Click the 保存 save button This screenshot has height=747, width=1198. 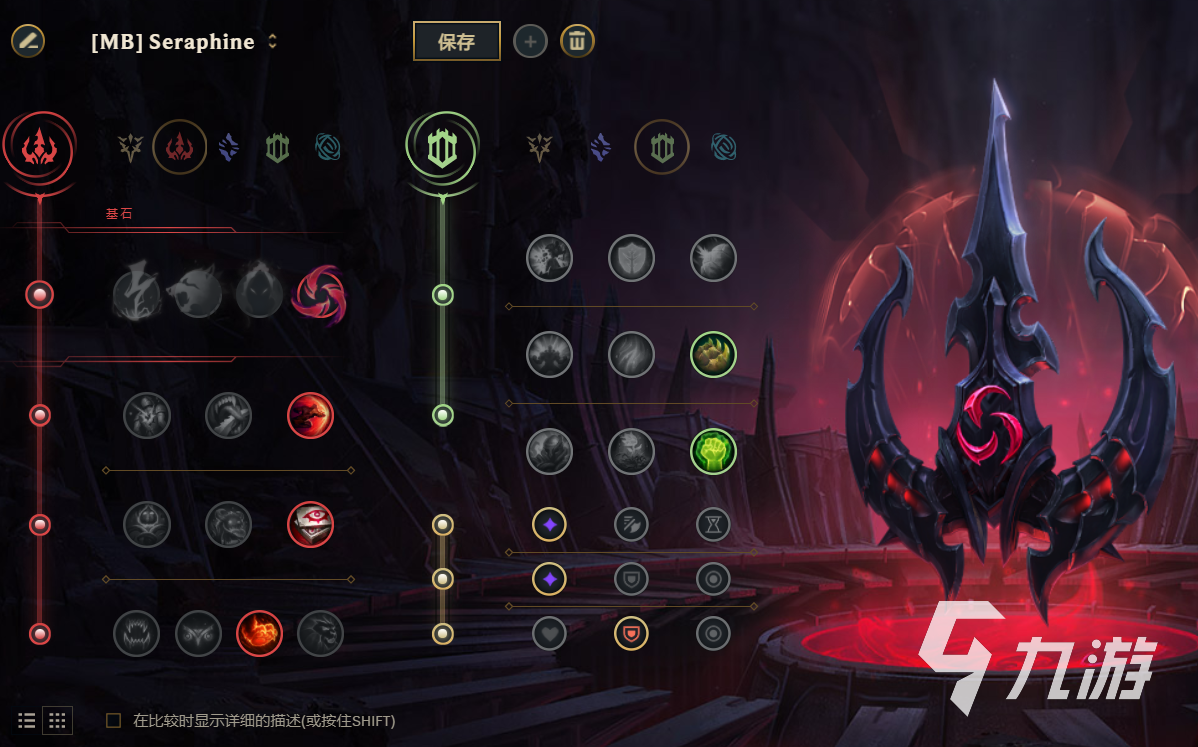(456, 41)
